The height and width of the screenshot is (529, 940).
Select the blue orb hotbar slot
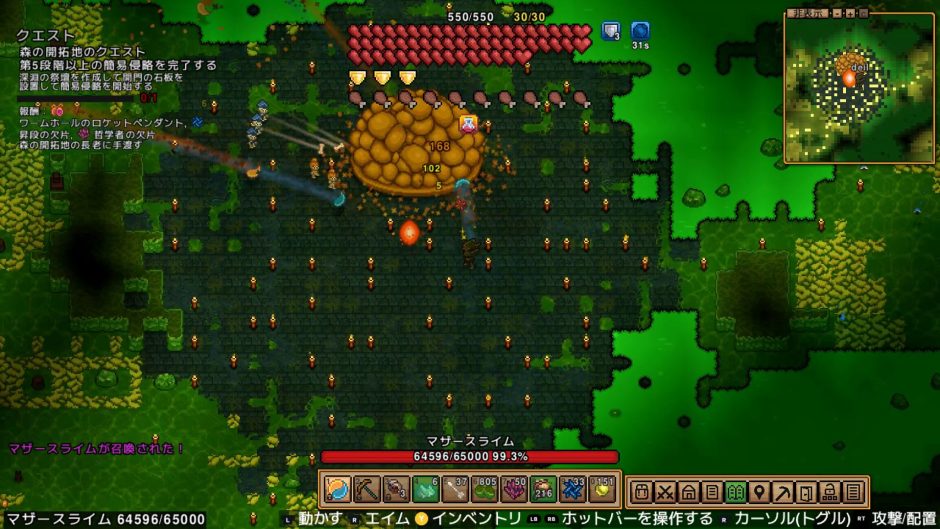337,490
